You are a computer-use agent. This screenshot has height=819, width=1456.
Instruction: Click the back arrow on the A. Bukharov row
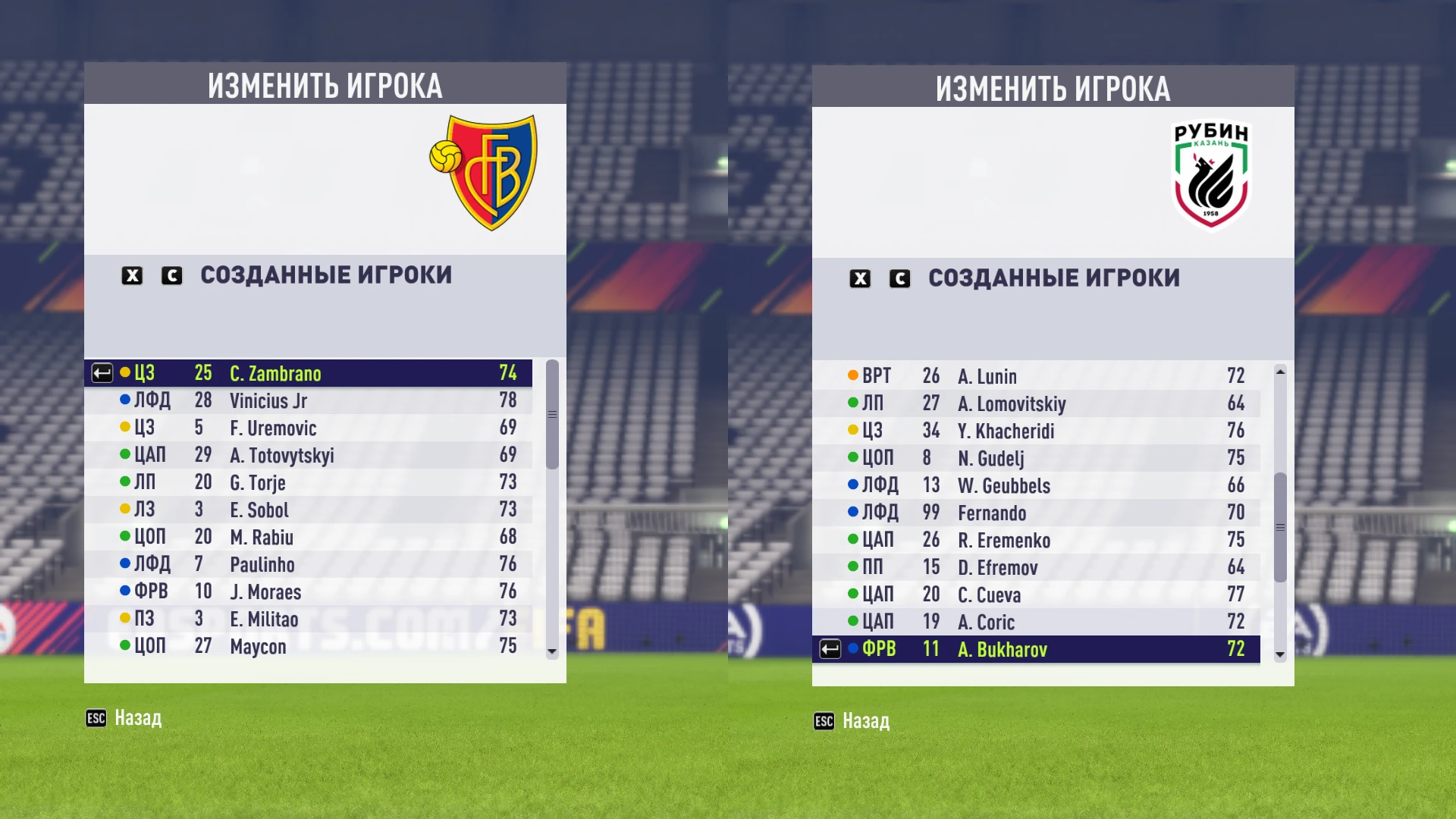point(830,650)
